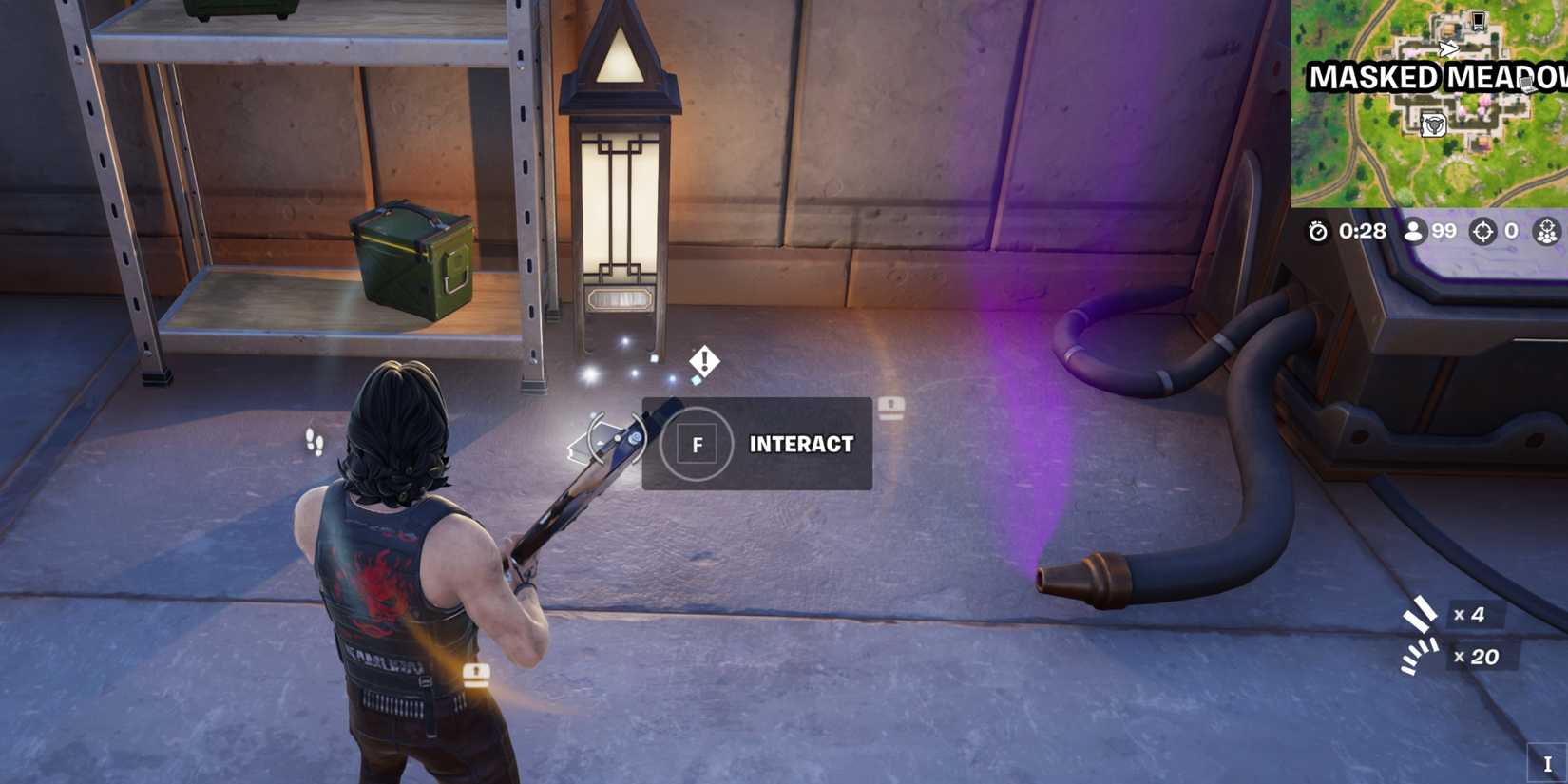The image size is (1568, 784).
Task: Select the vending machine icon on the minimap
Action: [x=1479, y=21]
